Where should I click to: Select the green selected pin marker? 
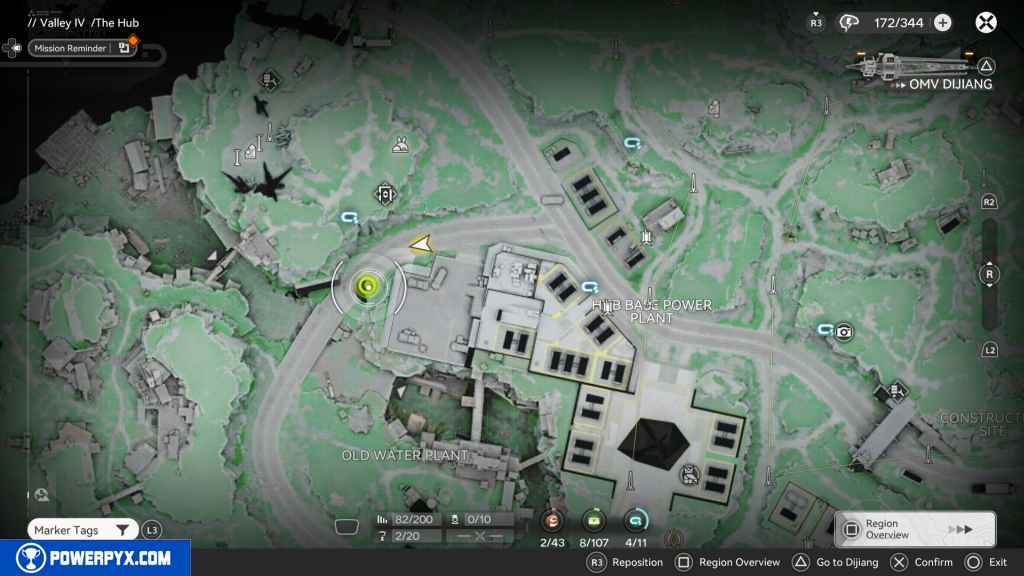pyautogui.click(x=368, y=288)
